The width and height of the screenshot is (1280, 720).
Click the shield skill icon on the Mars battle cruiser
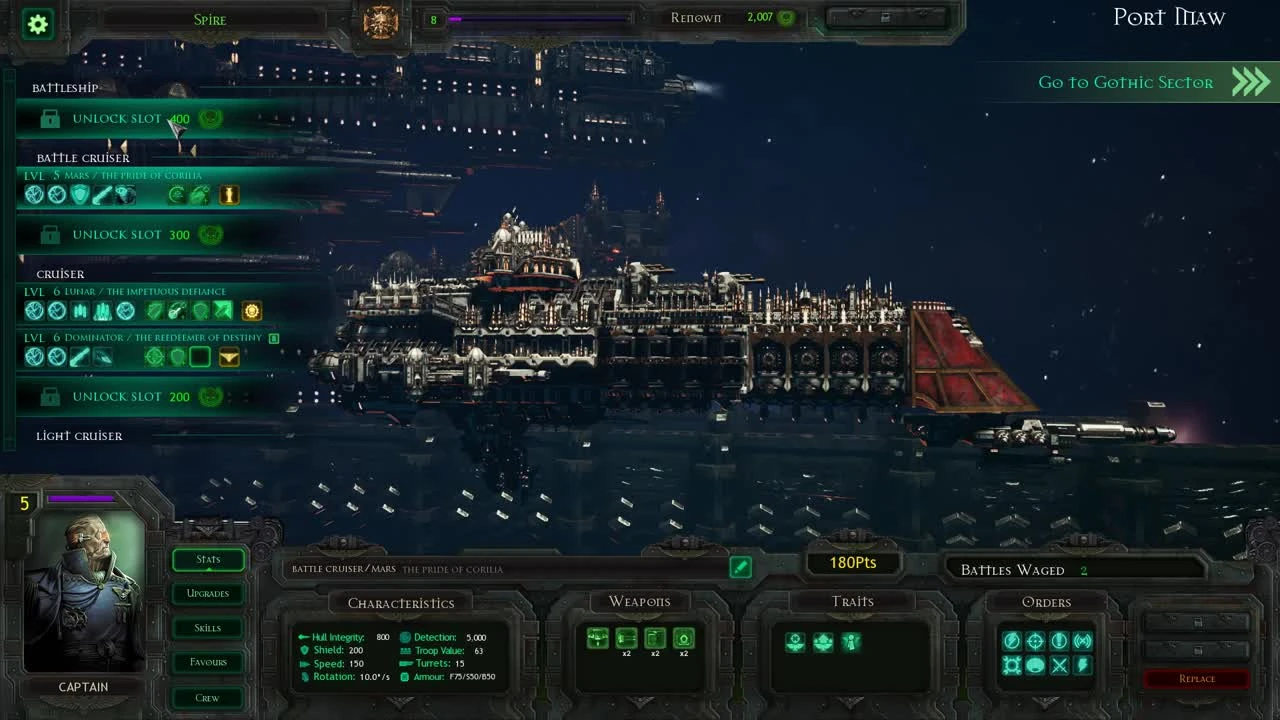click(x=78, y=196)
